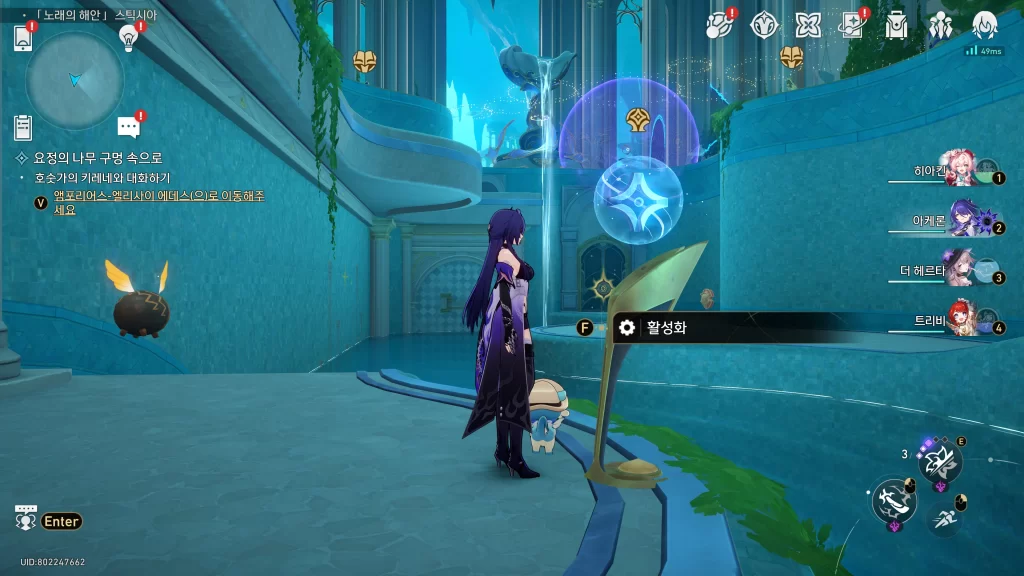Select the tracked quest 요정의 나무 구멍 속으로
The image size is (1024, 576).
coord(97,158)
